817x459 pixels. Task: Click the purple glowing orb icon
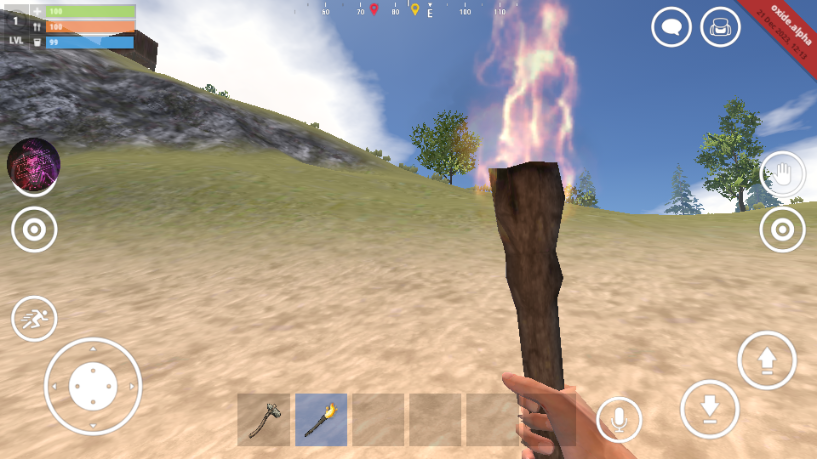click(34, 163)
